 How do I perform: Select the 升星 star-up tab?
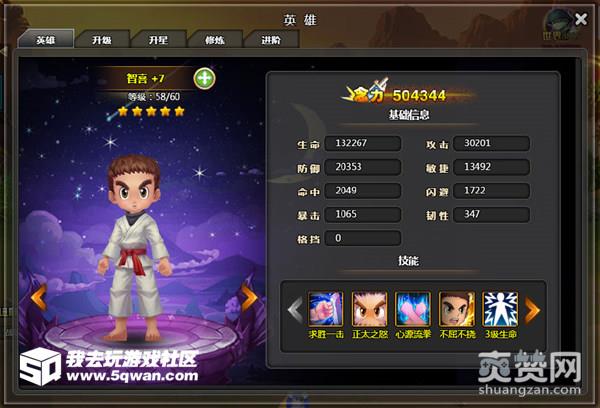point(158,41)
